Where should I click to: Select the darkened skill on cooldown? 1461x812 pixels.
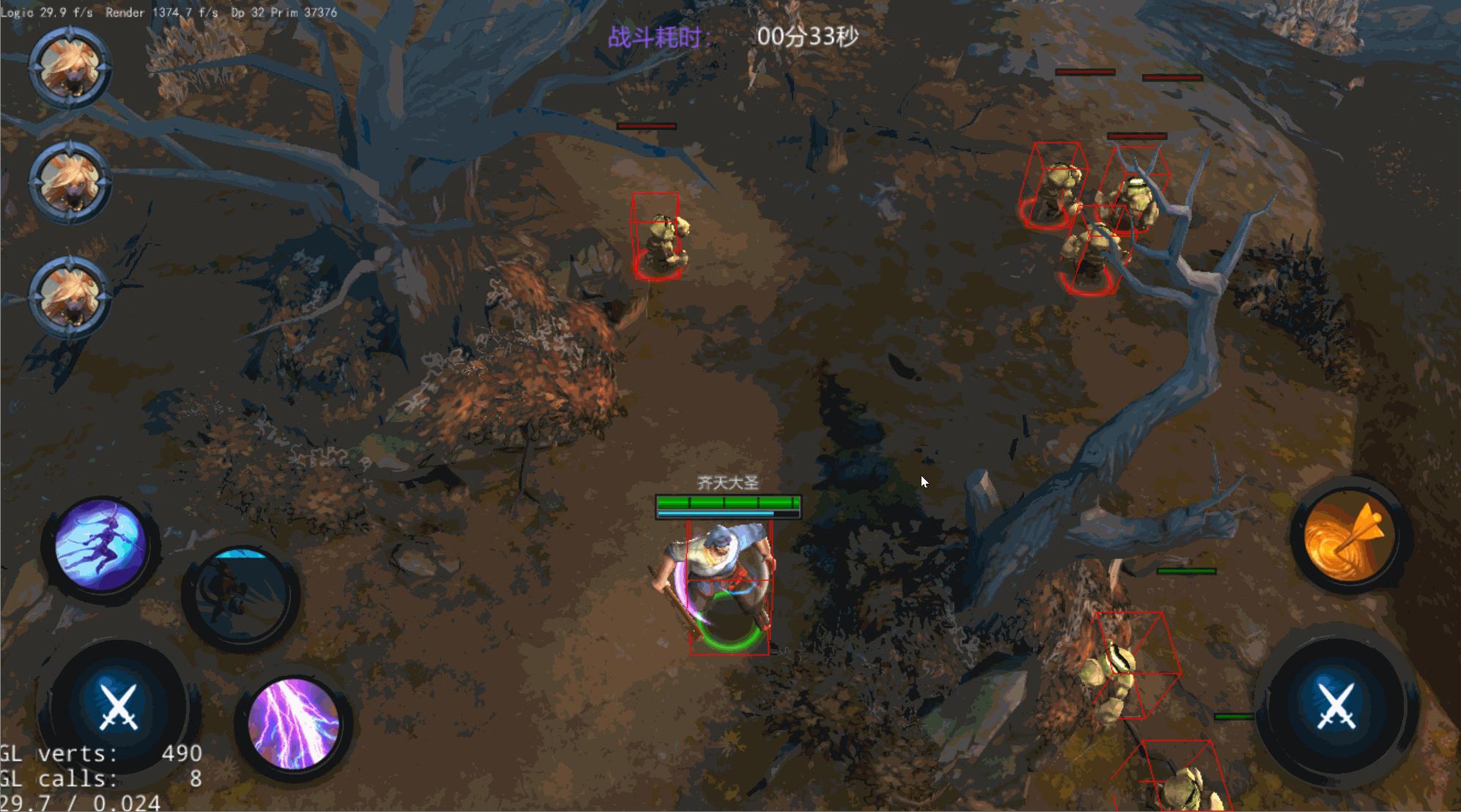240,594
